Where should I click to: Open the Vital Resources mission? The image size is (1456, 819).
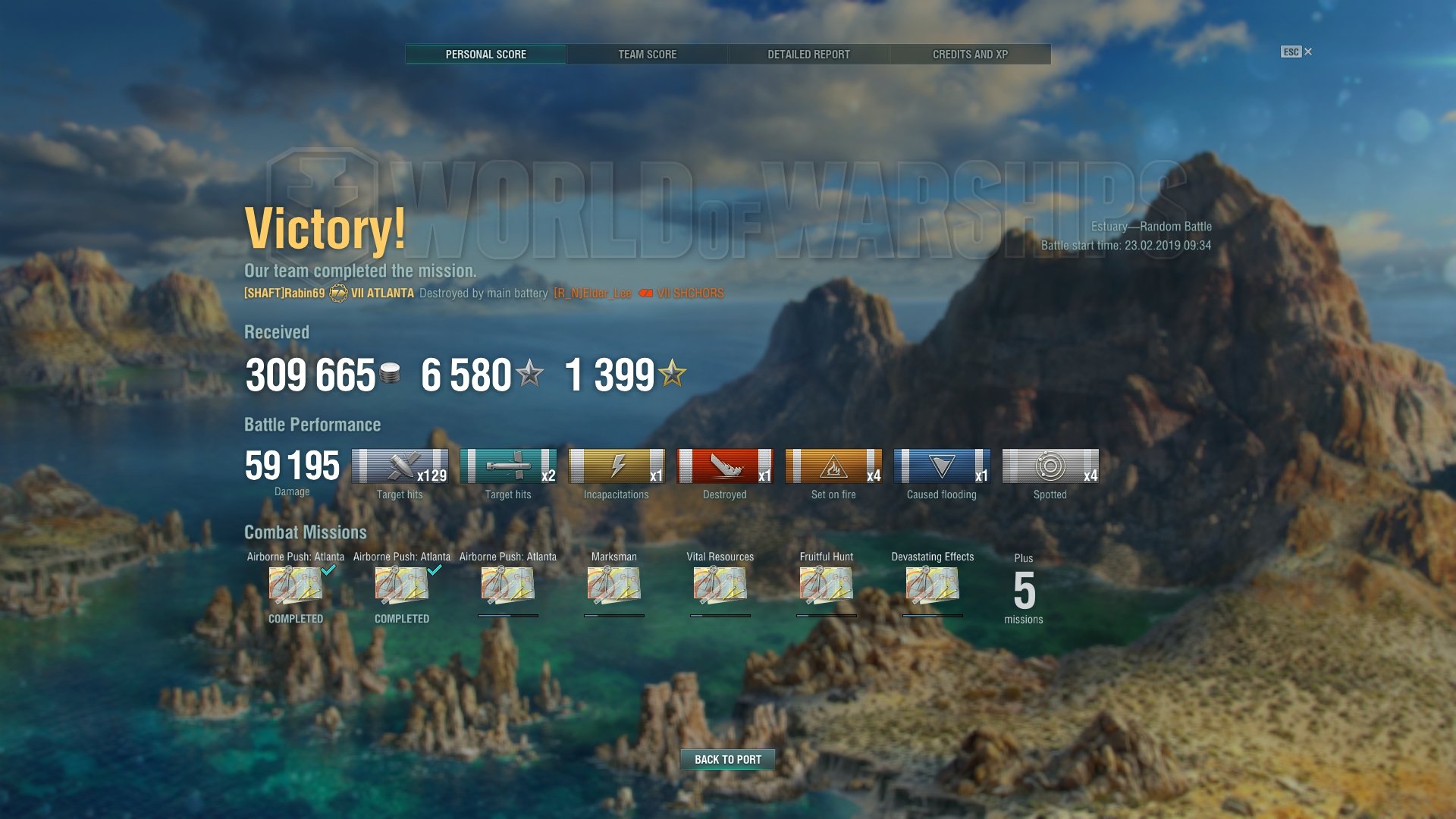(720, 585)
